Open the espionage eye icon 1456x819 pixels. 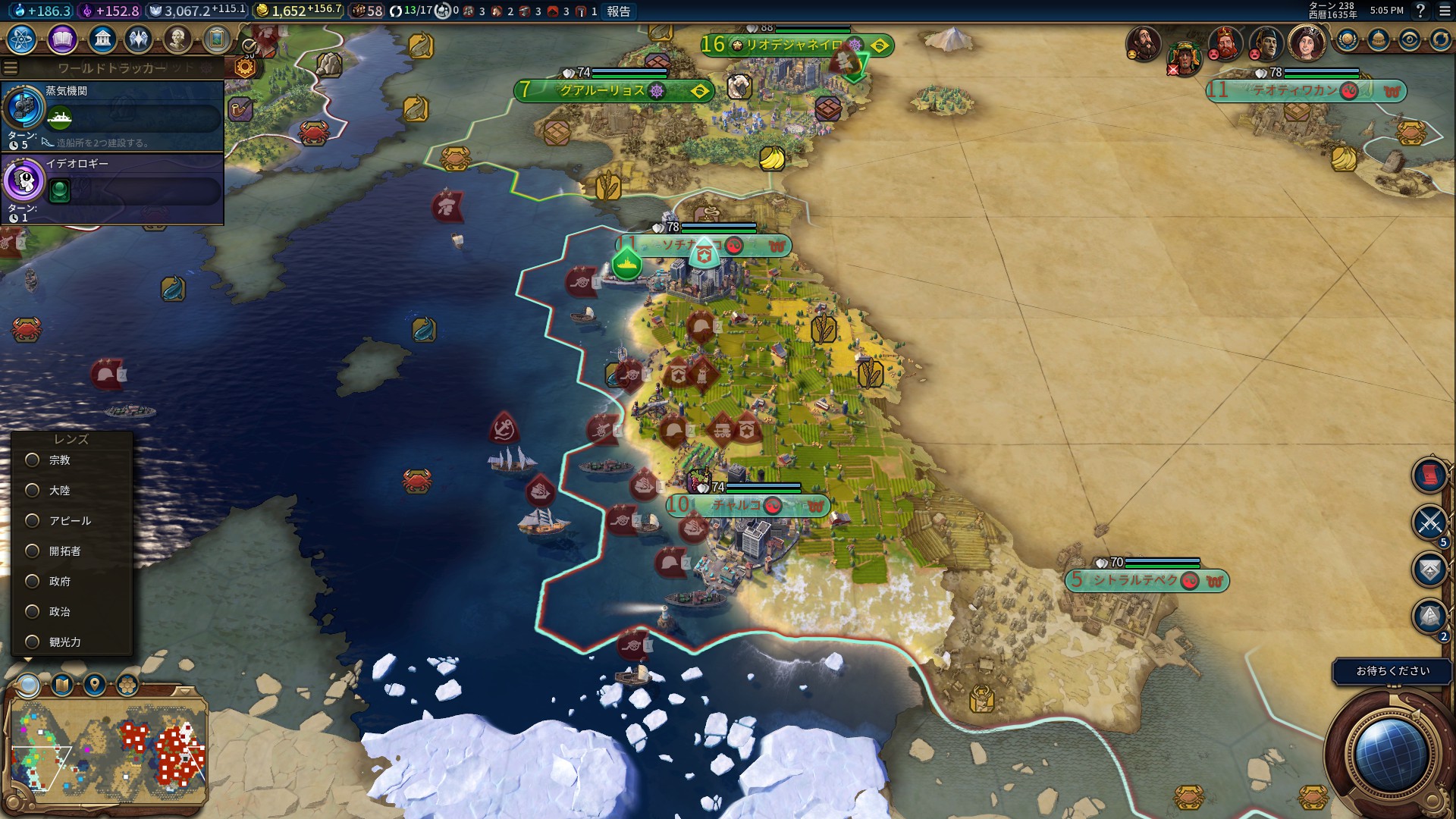(1409, 40)
